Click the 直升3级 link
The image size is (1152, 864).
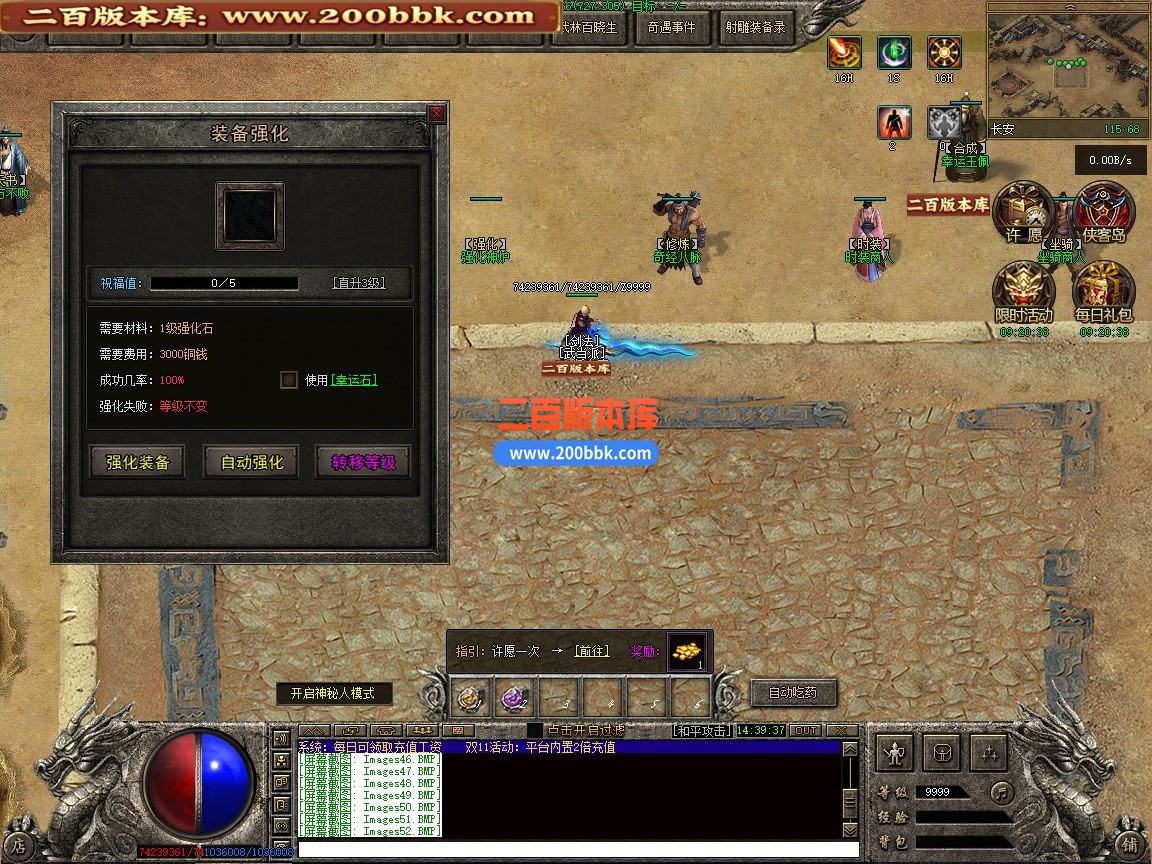tap(358, 283)
